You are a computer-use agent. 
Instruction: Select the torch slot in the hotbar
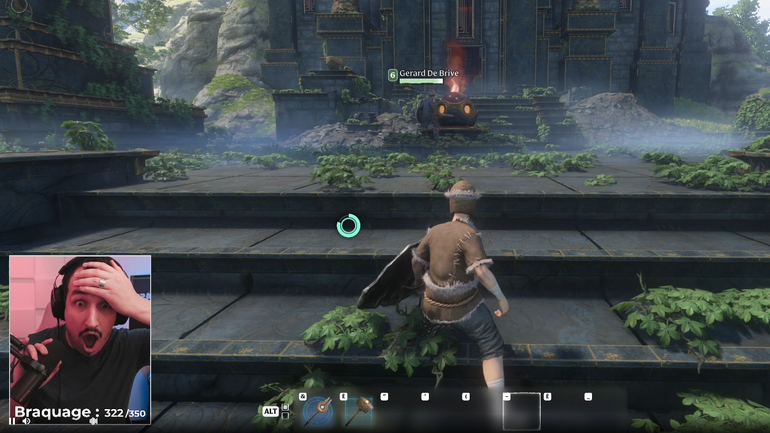pos(319,411)
